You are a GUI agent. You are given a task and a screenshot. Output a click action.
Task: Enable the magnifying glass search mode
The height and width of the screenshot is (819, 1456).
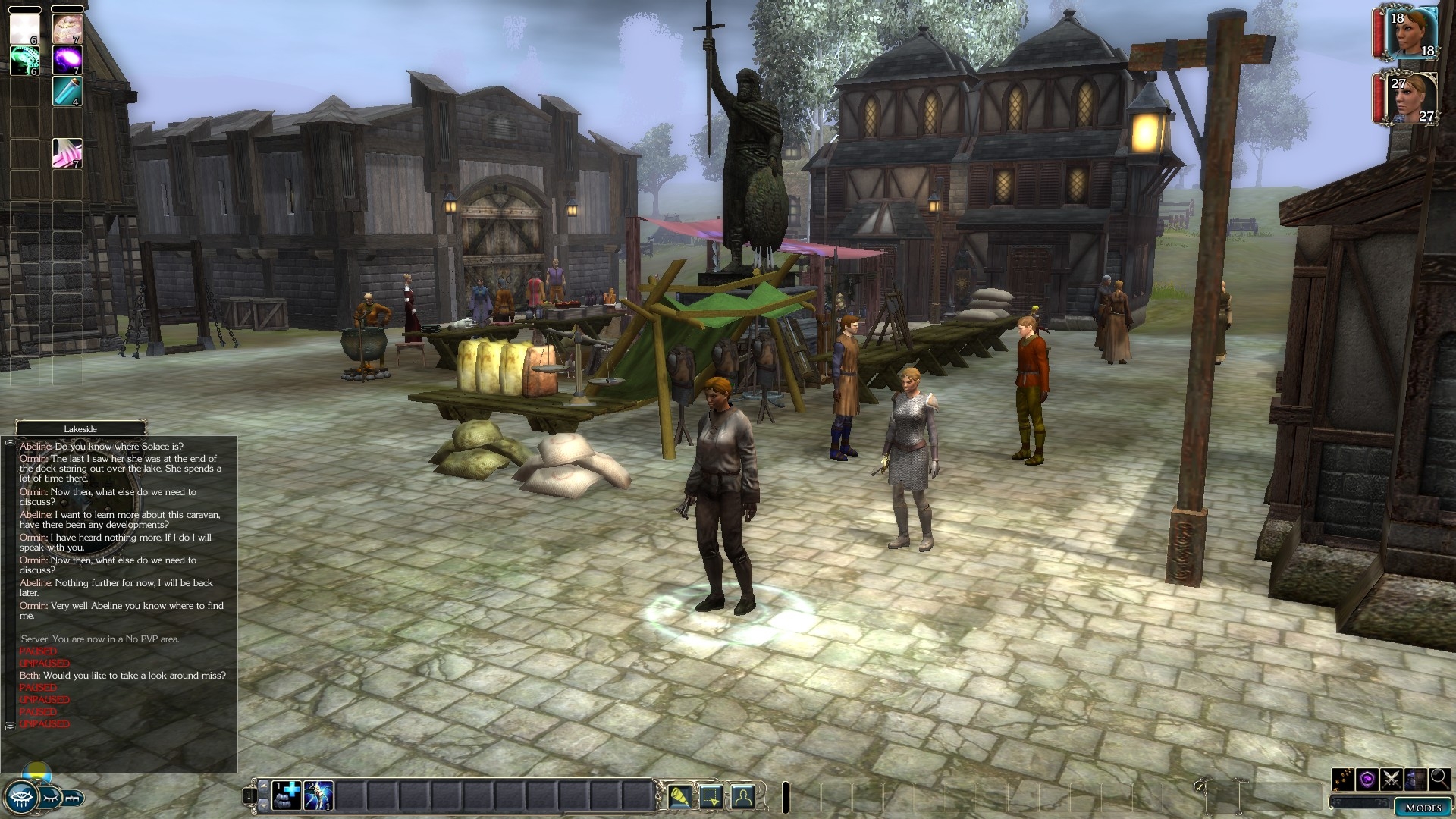pyautogui.click(x=1439, y=779)
